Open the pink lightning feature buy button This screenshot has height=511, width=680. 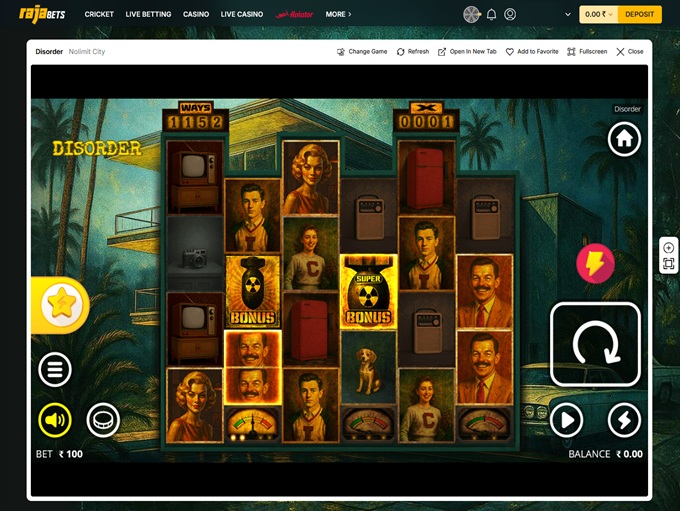(x=595, y=264)
